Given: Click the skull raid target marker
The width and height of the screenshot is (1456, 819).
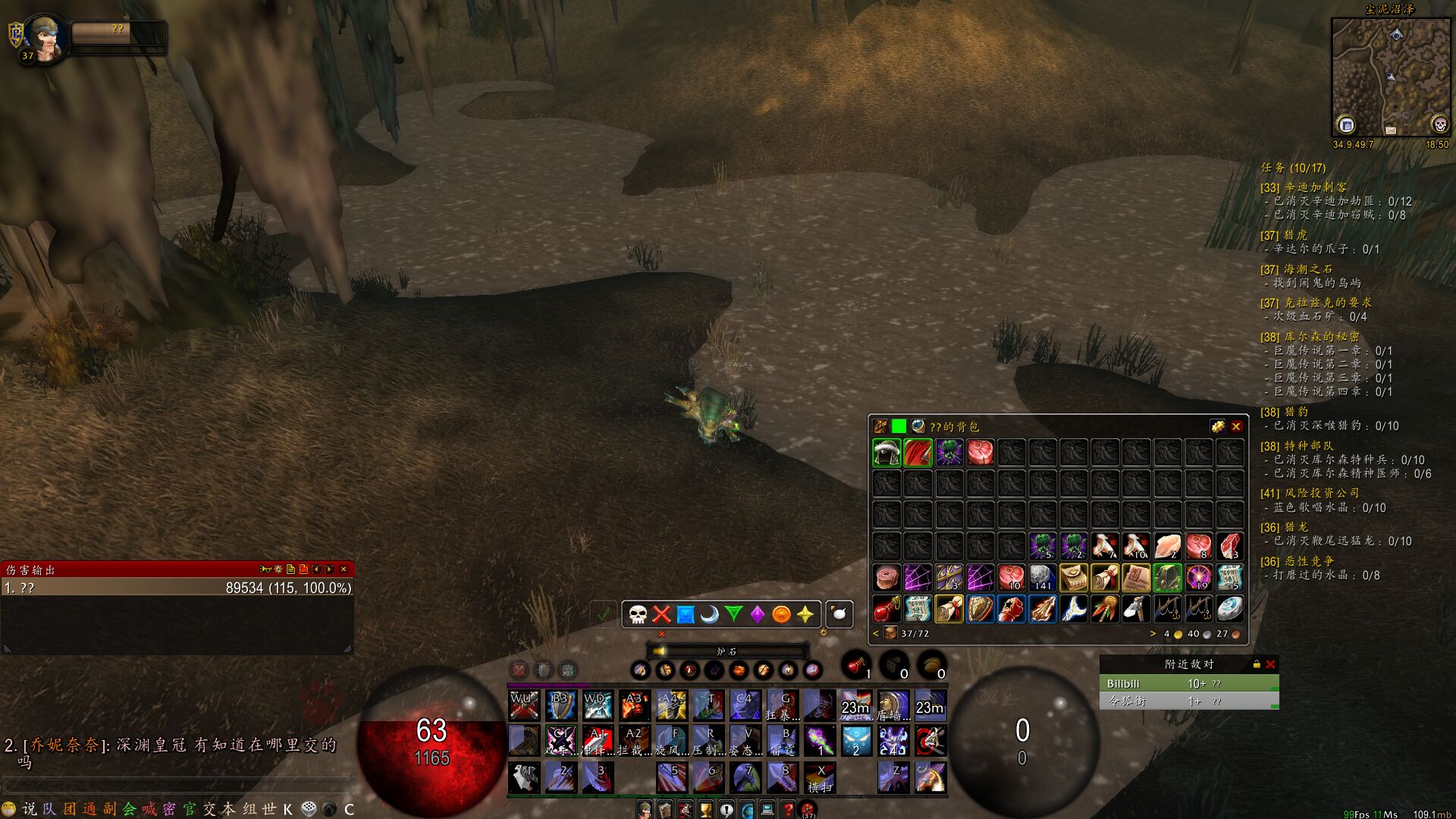Looking at the screenshot, I should click(638, 614).
